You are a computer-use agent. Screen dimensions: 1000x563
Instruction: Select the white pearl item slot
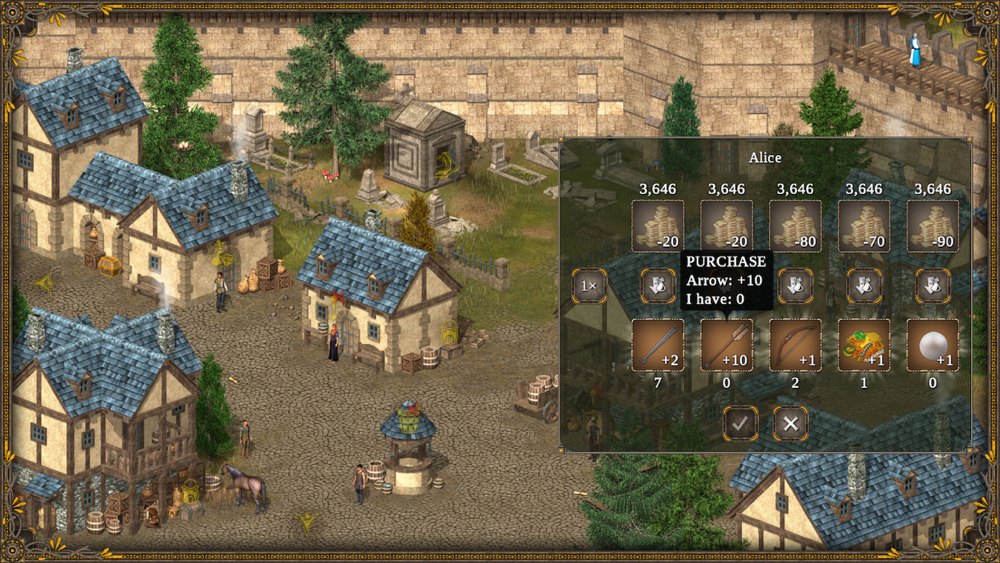click(x=933, y=345)
